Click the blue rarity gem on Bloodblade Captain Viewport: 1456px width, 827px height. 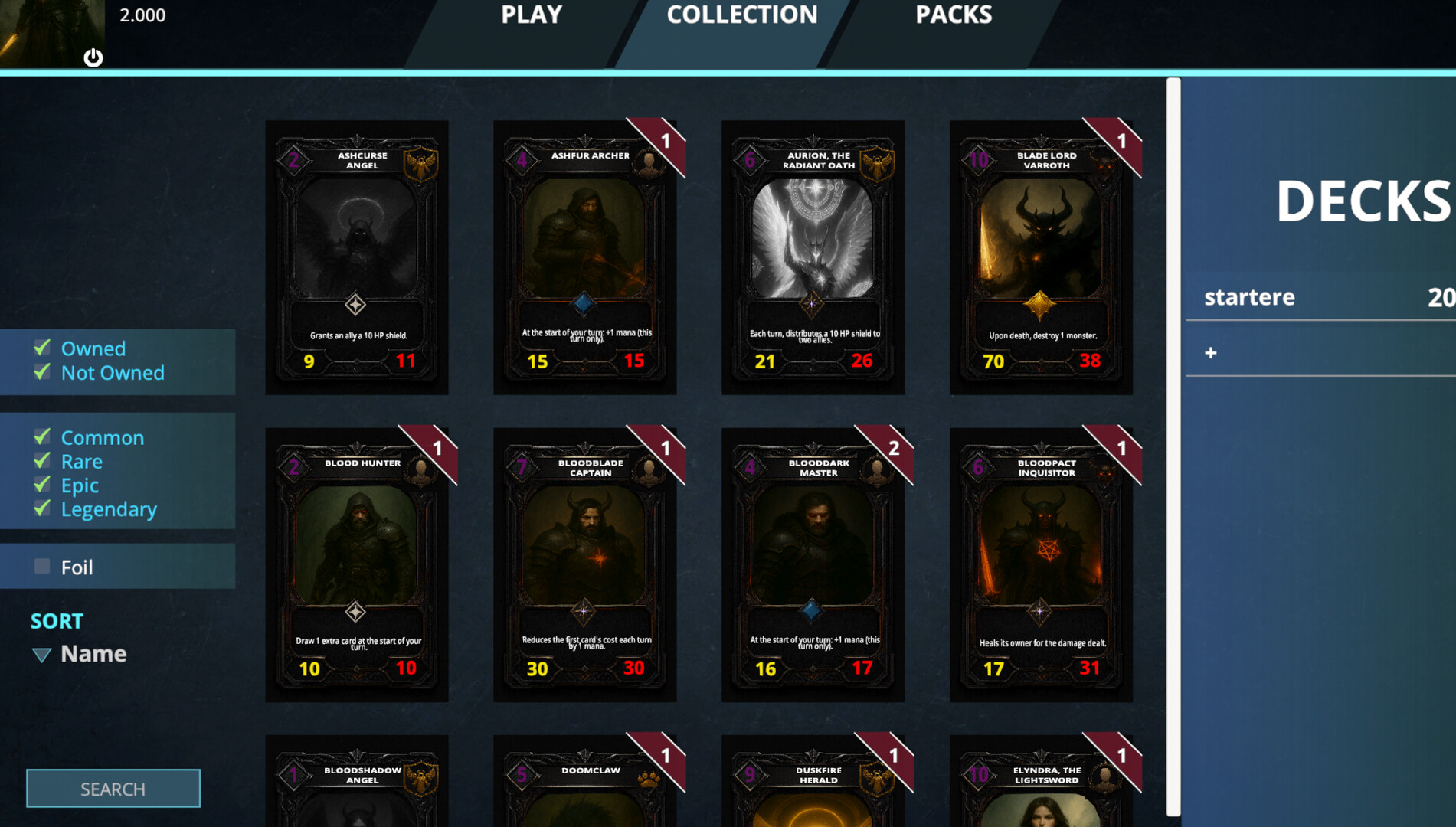pyautogui.click(x=584, y=610)
